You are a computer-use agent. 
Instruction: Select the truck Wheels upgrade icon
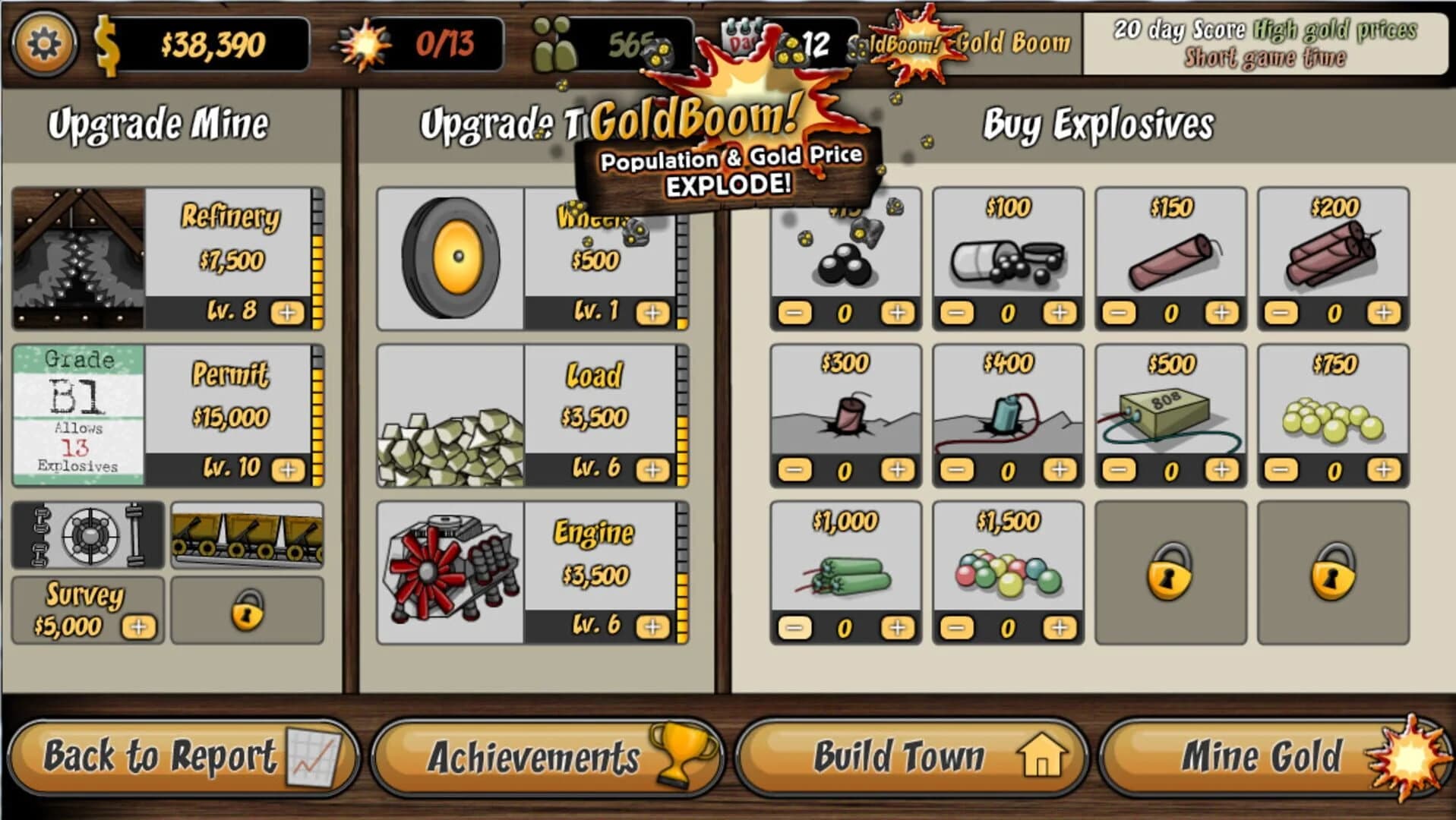click(x=452, y=258)
